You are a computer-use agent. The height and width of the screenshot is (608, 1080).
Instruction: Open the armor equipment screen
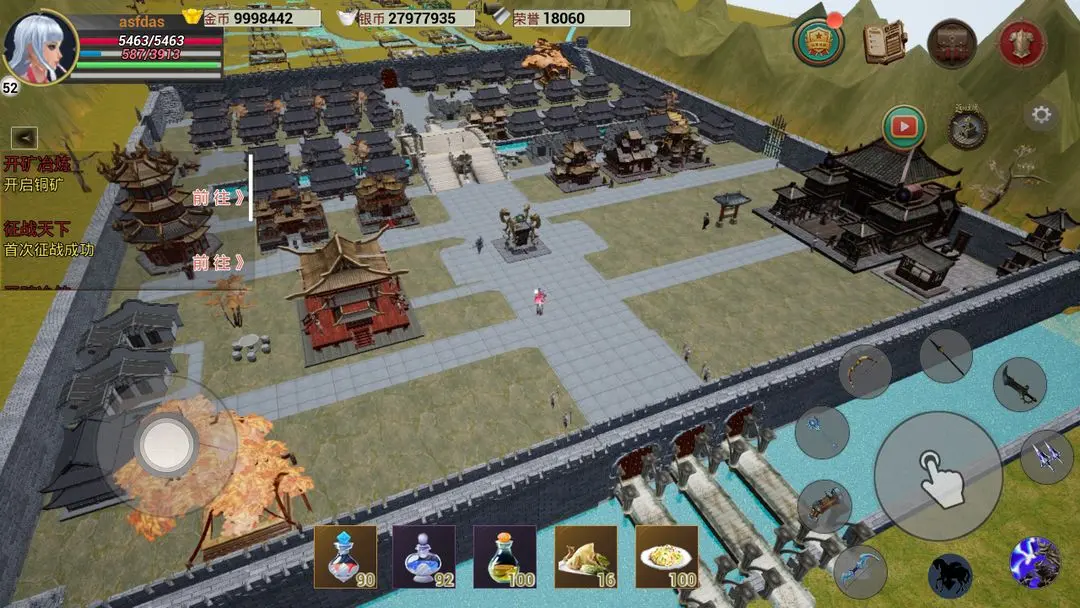coord(1021,43)
